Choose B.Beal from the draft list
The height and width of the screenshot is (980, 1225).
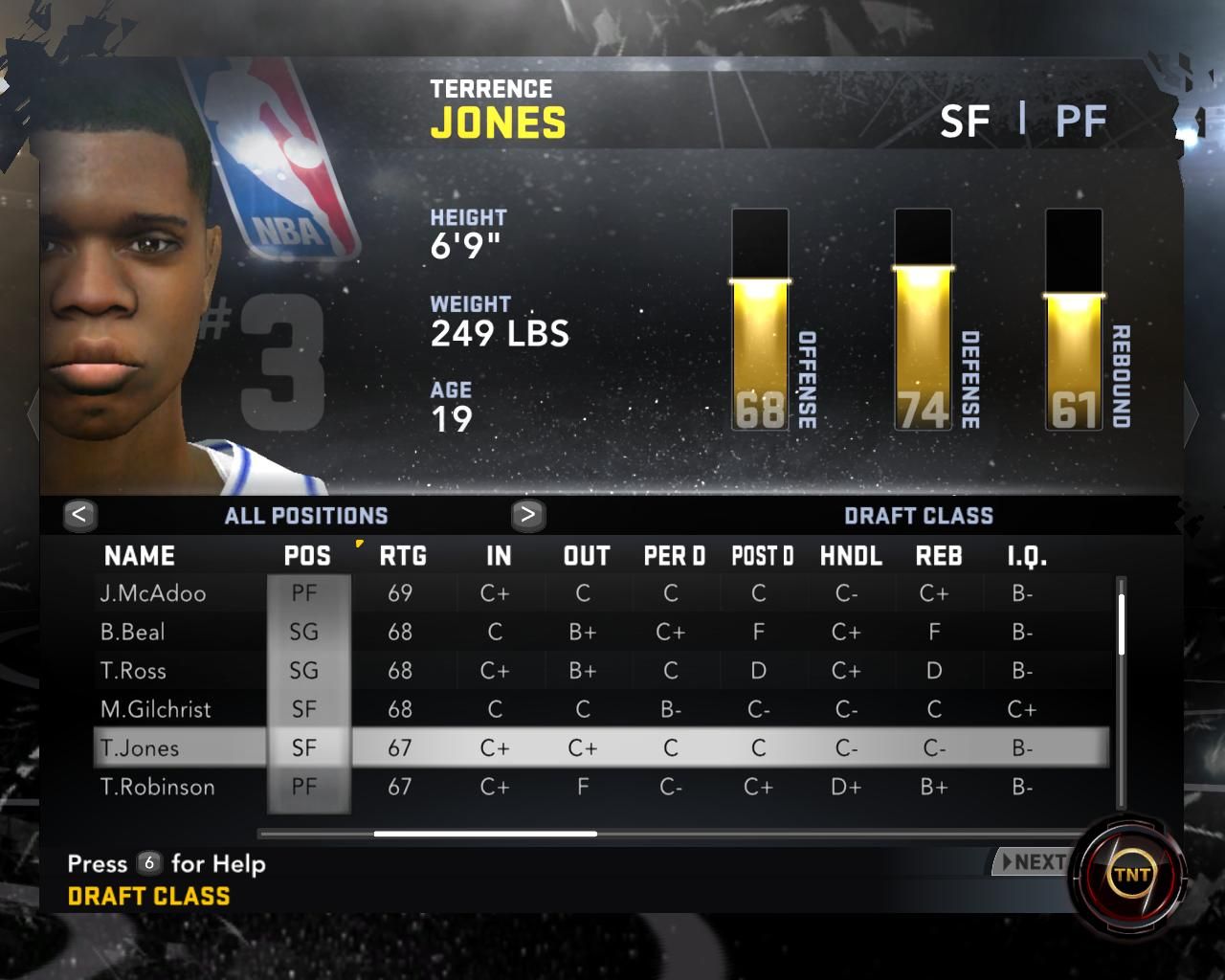(x=133, y=633)
